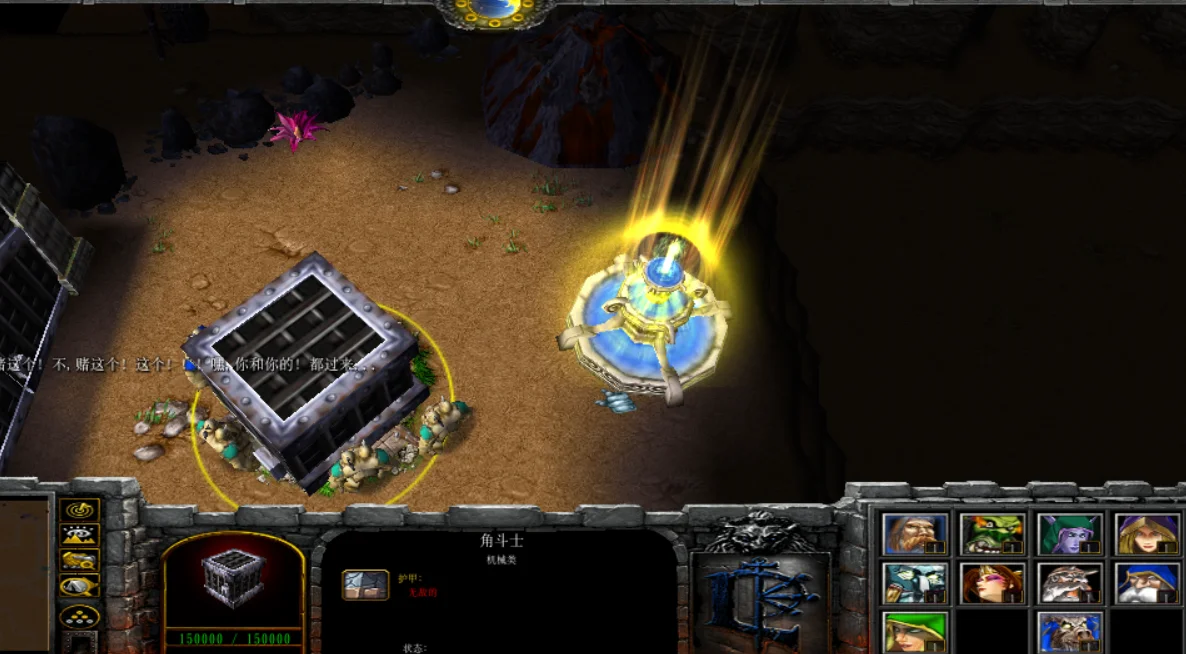Click the selected cage unit portrait
Screen dimensions: 1186x654
point(233,579)
